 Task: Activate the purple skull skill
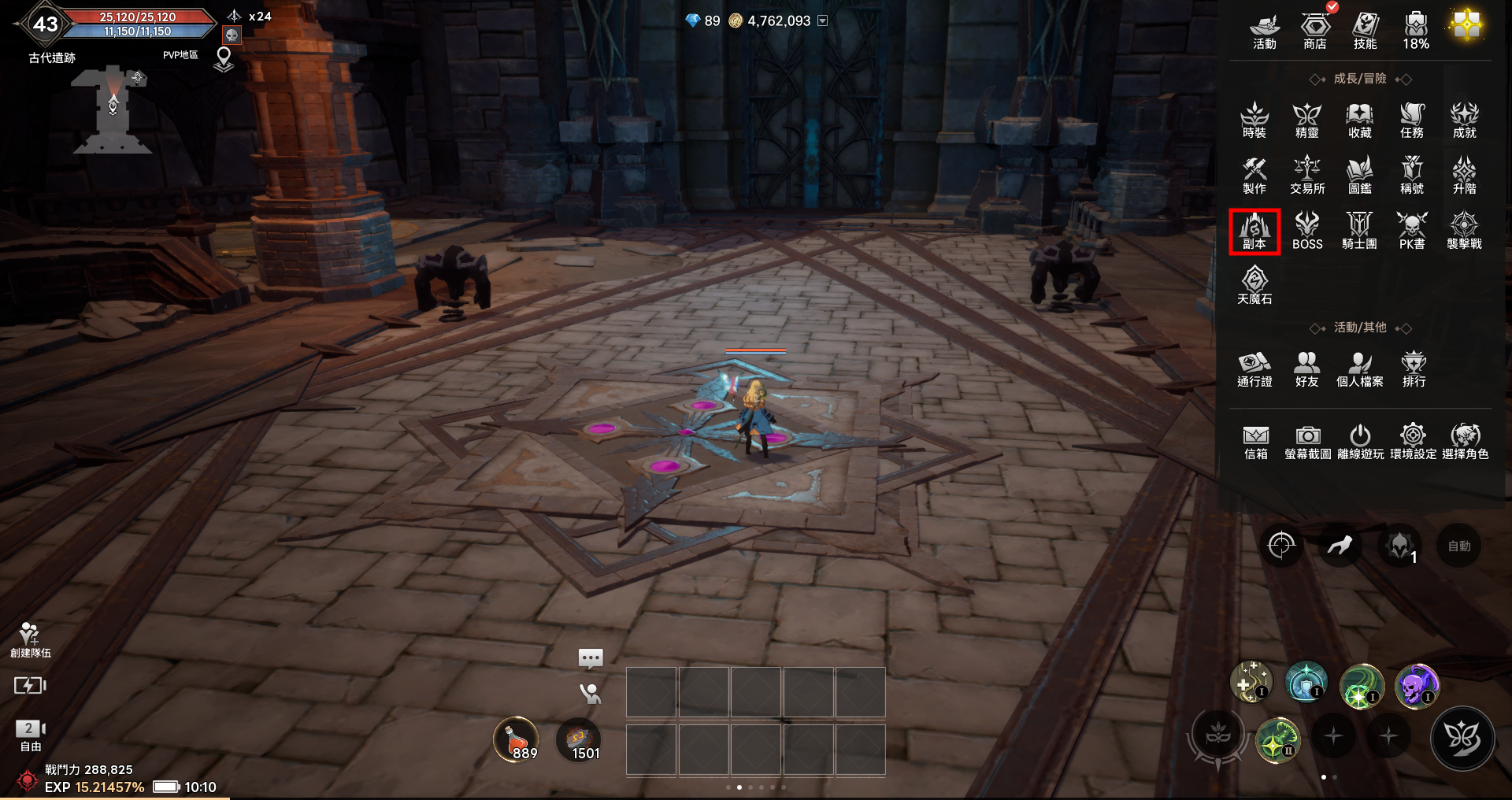tap(1416, 685)
